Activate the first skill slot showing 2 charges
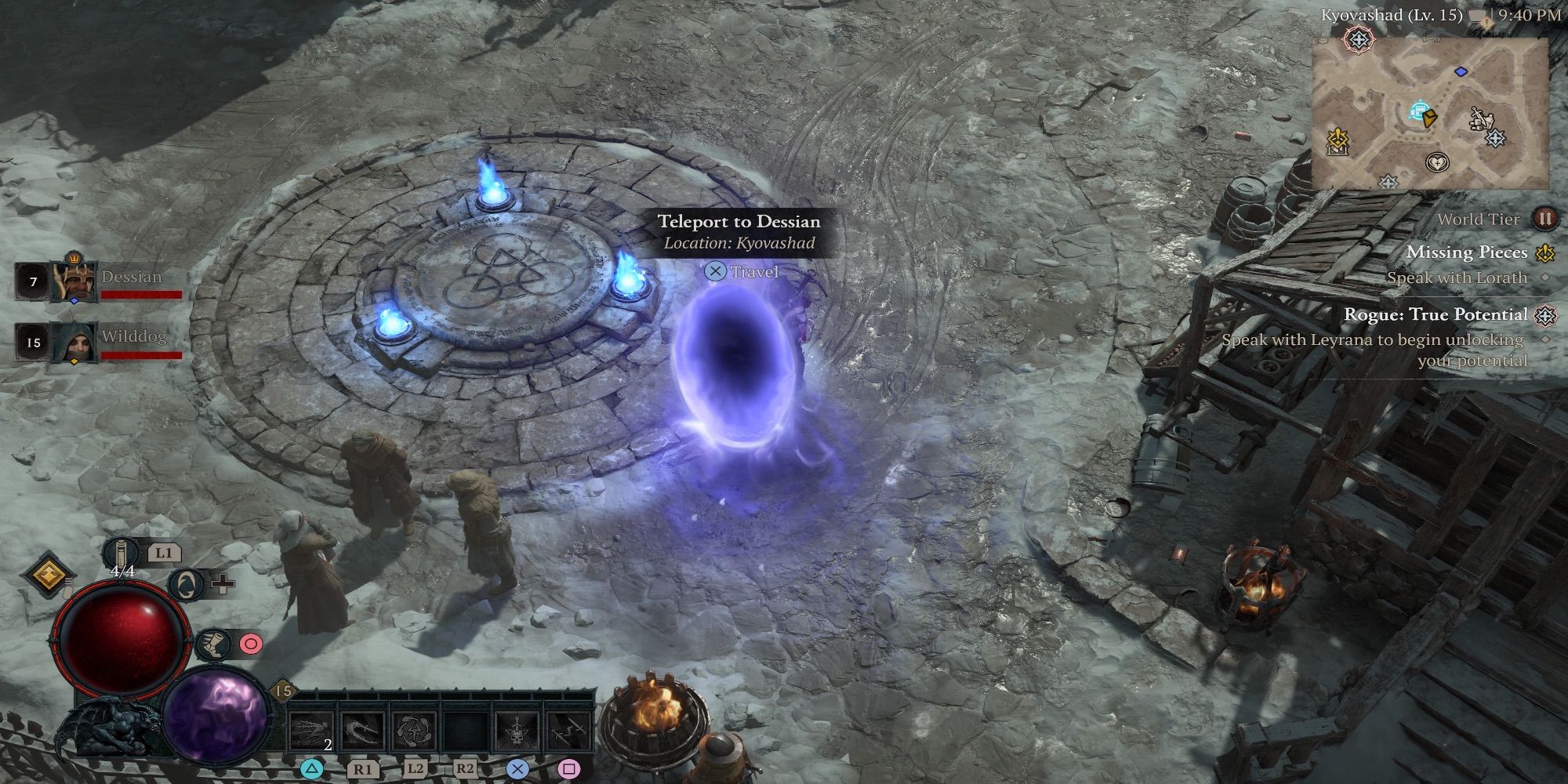Viewport: 1568px width, 784px height. point(311,732)
